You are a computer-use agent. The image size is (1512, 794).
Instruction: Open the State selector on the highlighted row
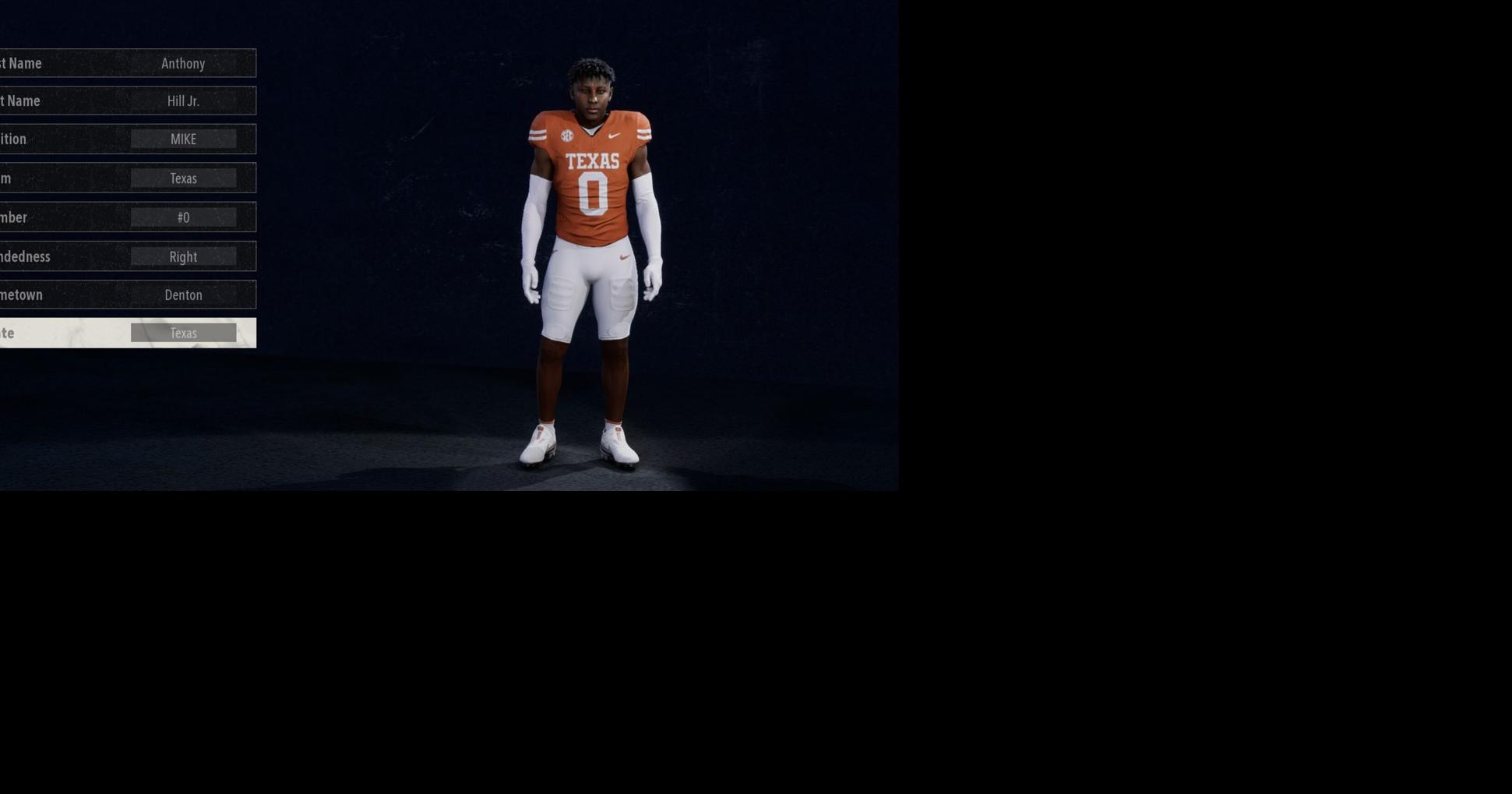[x=184, y=333]
